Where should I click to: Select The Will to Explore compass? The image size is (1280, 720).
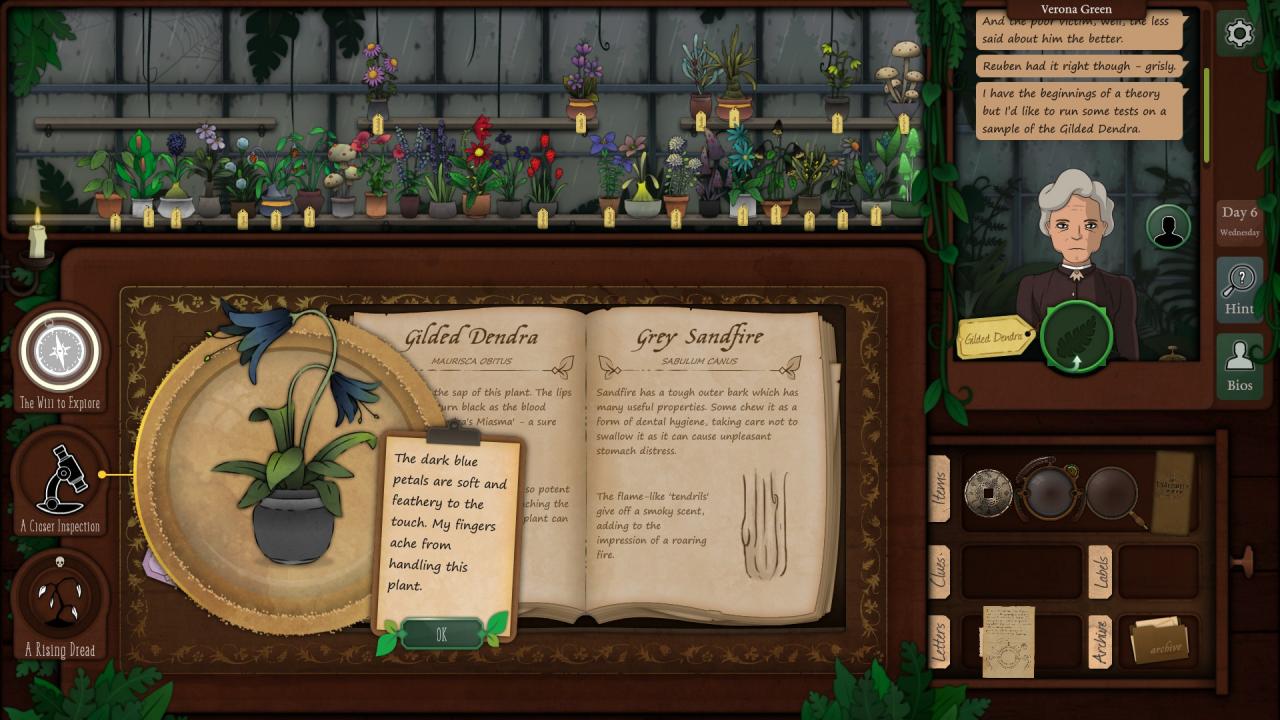click(60, 352)
